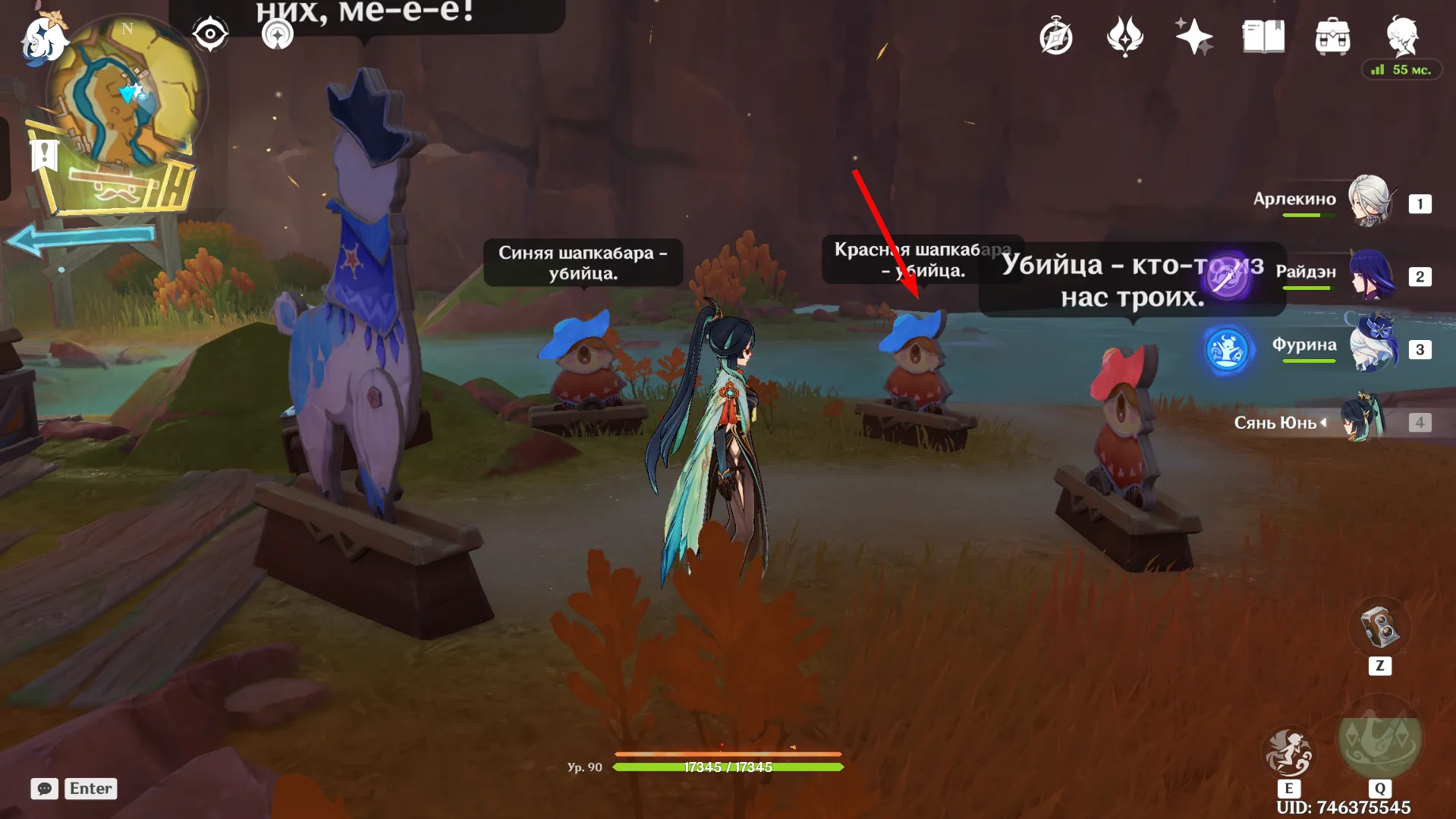This screenshot has width=1456, height=819.
Task: Open the Events overview icon
Action: [1124, 36]
